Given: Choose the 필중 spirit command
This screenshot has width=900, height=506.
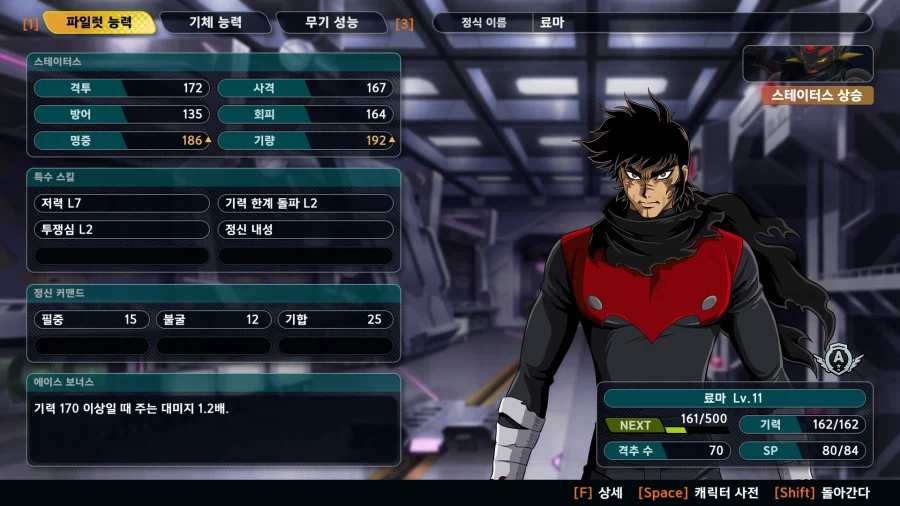Looking at the screenshot, I should (91, 320).
